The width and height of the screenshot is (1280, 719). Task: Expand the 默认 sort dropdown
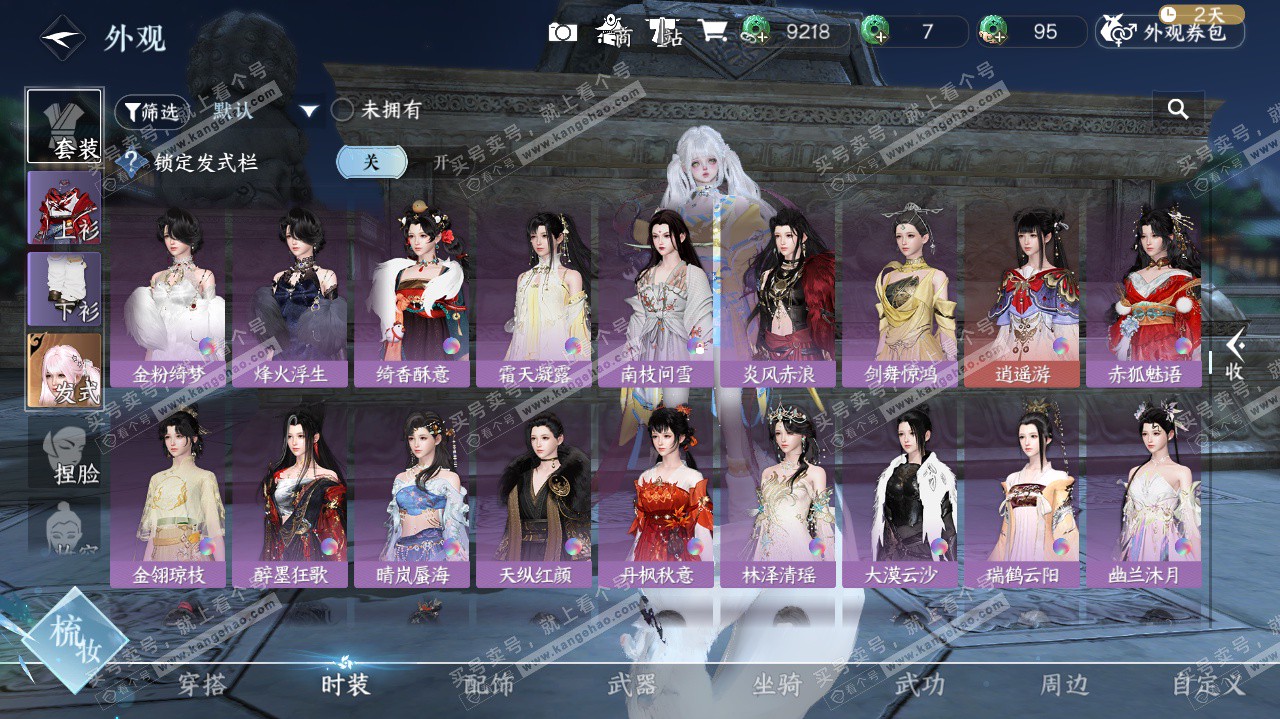tap(309, 111)
